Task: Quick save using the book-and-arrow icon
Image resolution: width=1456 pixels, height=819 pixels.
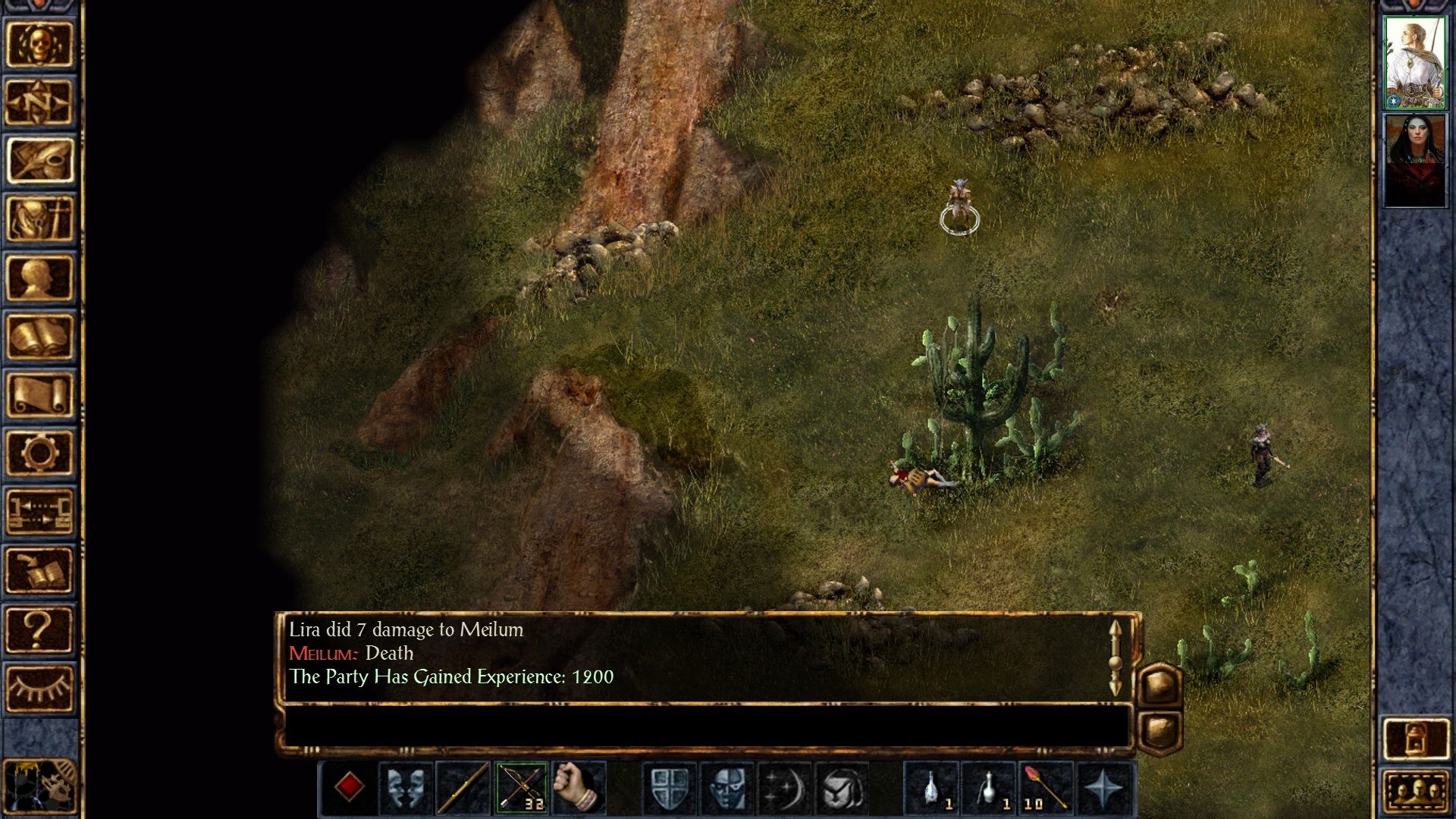Action: [x=39, y=570]
